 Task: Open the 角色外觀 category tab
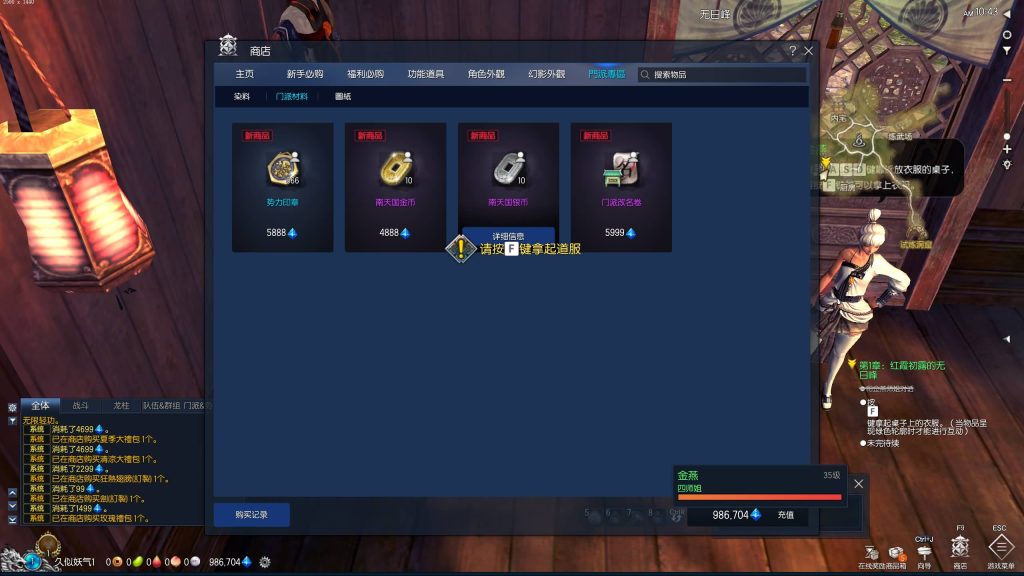tap(486, 74)
